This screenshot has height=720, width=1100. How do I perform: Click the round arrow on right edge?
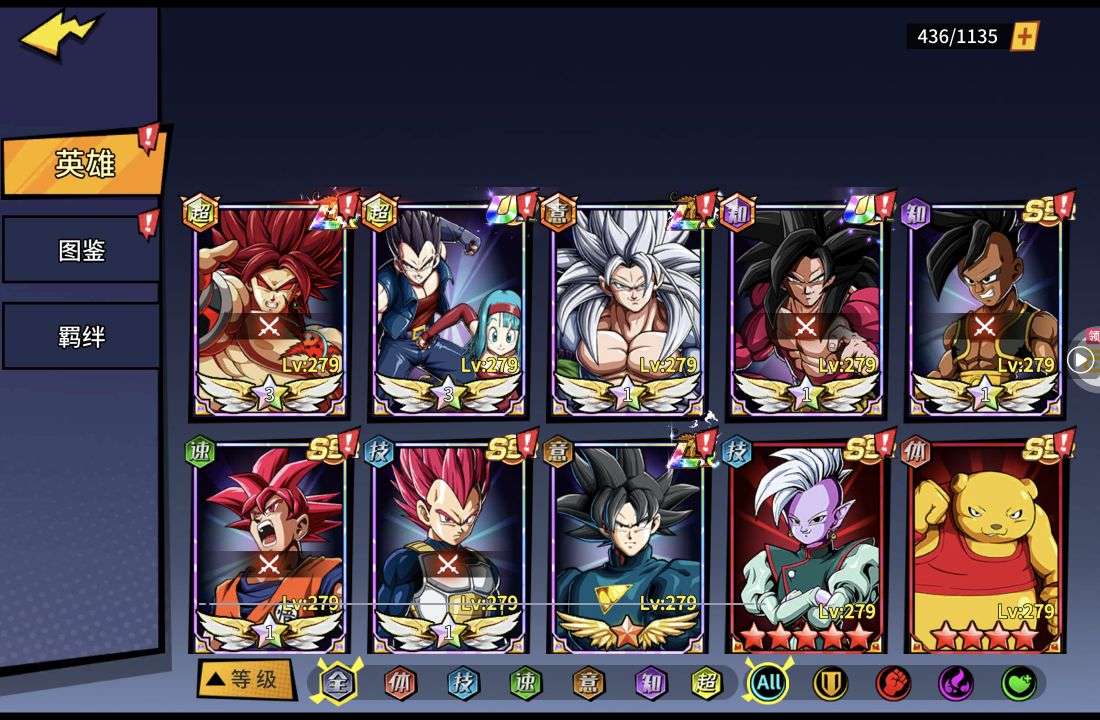pos(1080,360)
